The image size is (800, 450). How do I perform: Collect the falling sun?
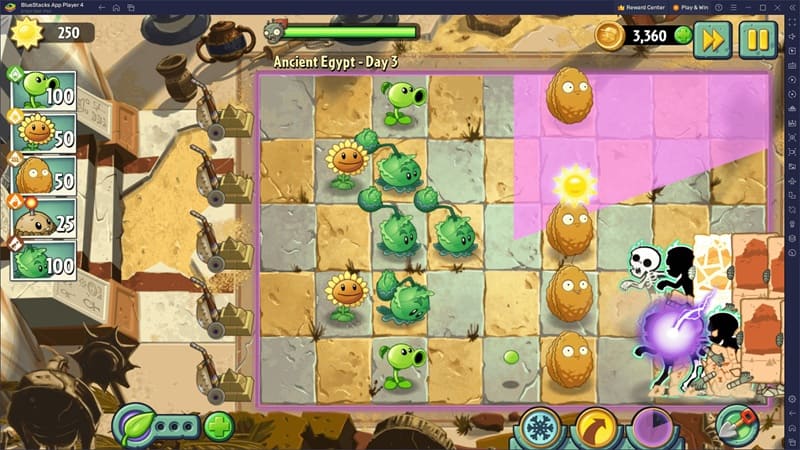pyautogui.click(x=574, y=183)
